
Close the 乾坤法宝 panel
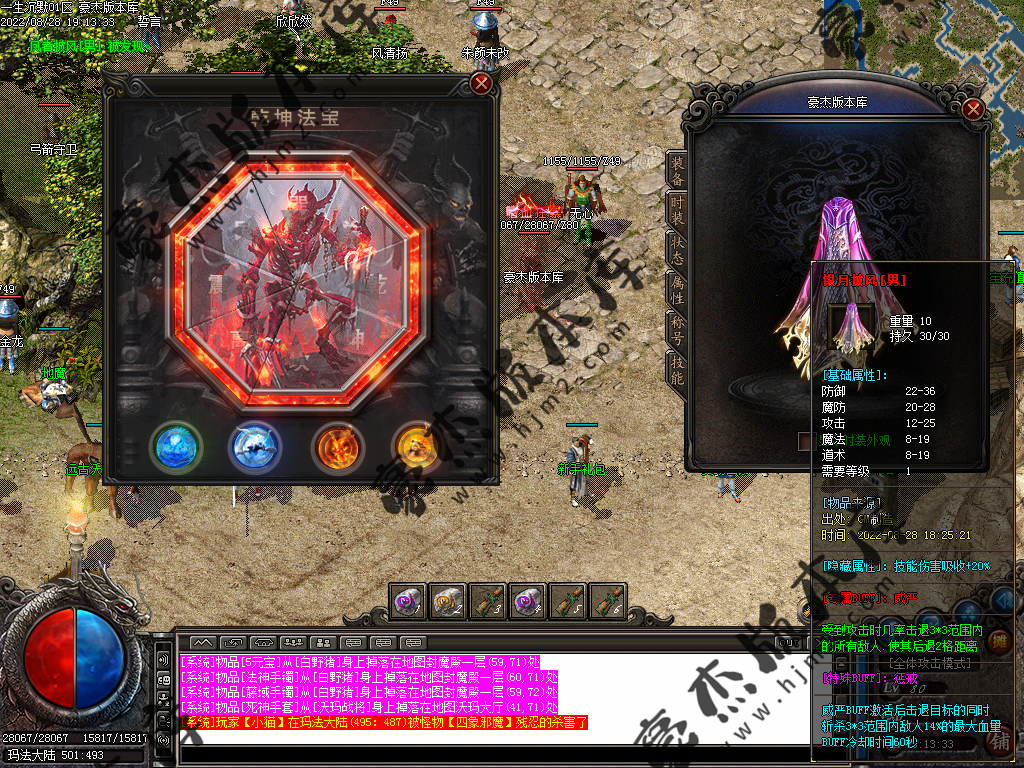(481, 82)
